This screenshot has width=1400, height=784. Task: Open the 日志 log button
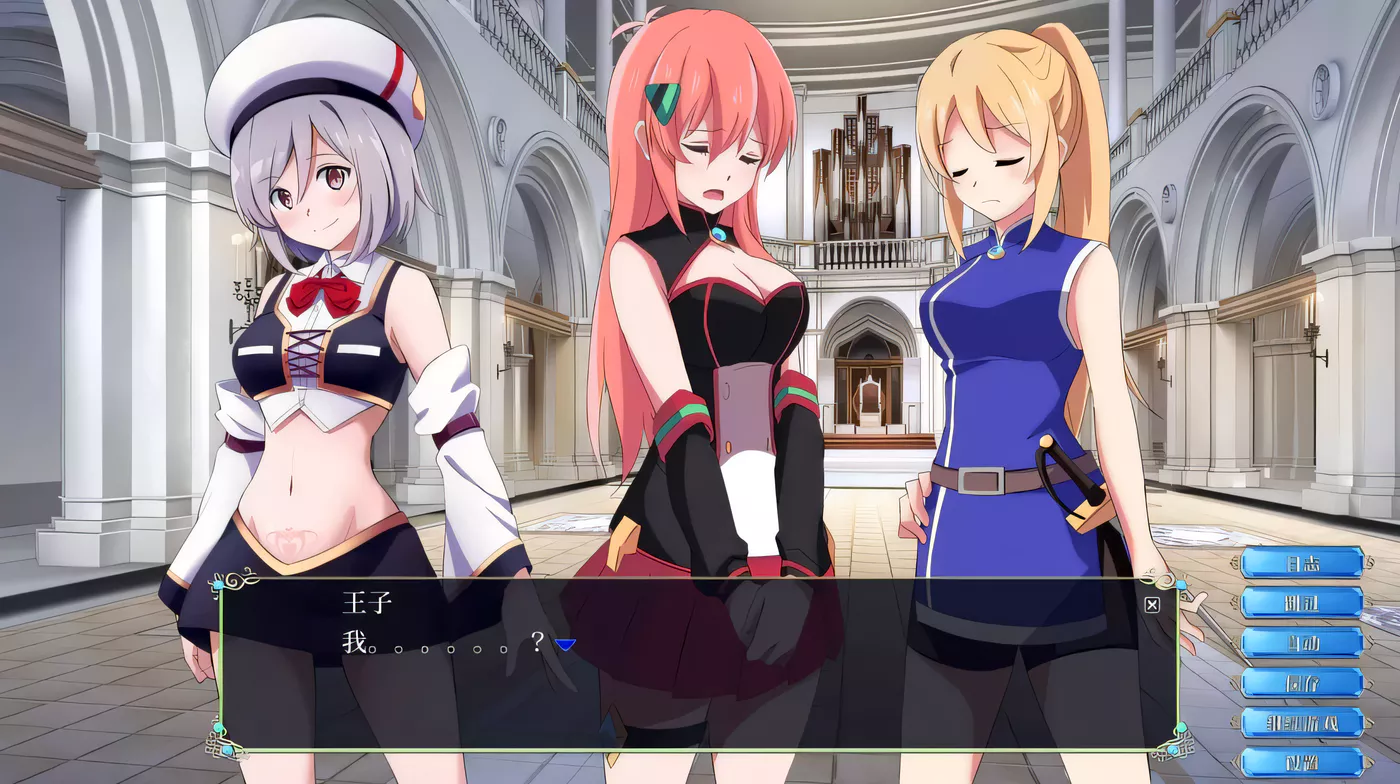click(x=1301, y=563)
